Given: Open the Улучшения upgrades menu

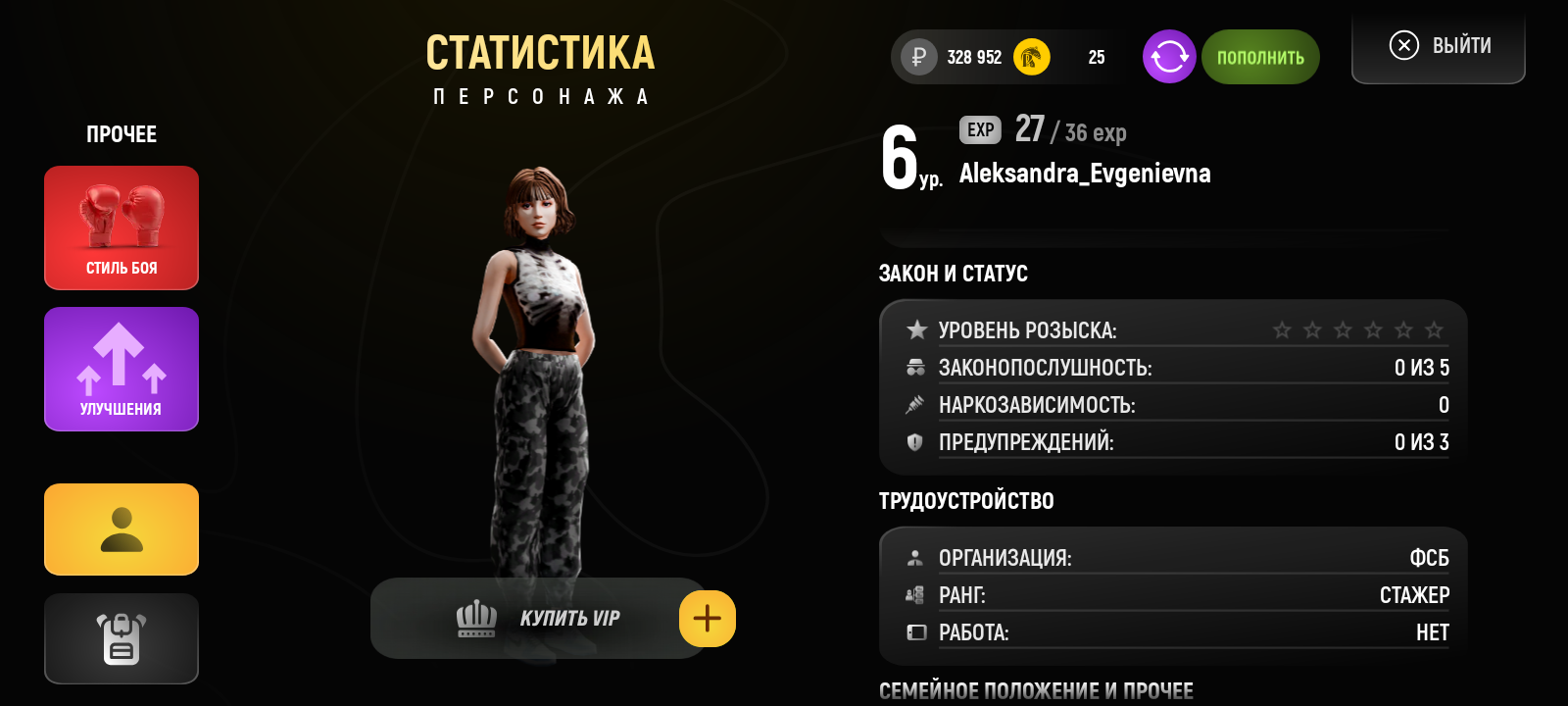Looking at the screenshot, I should pyautogui.click(x=122, y=369).
